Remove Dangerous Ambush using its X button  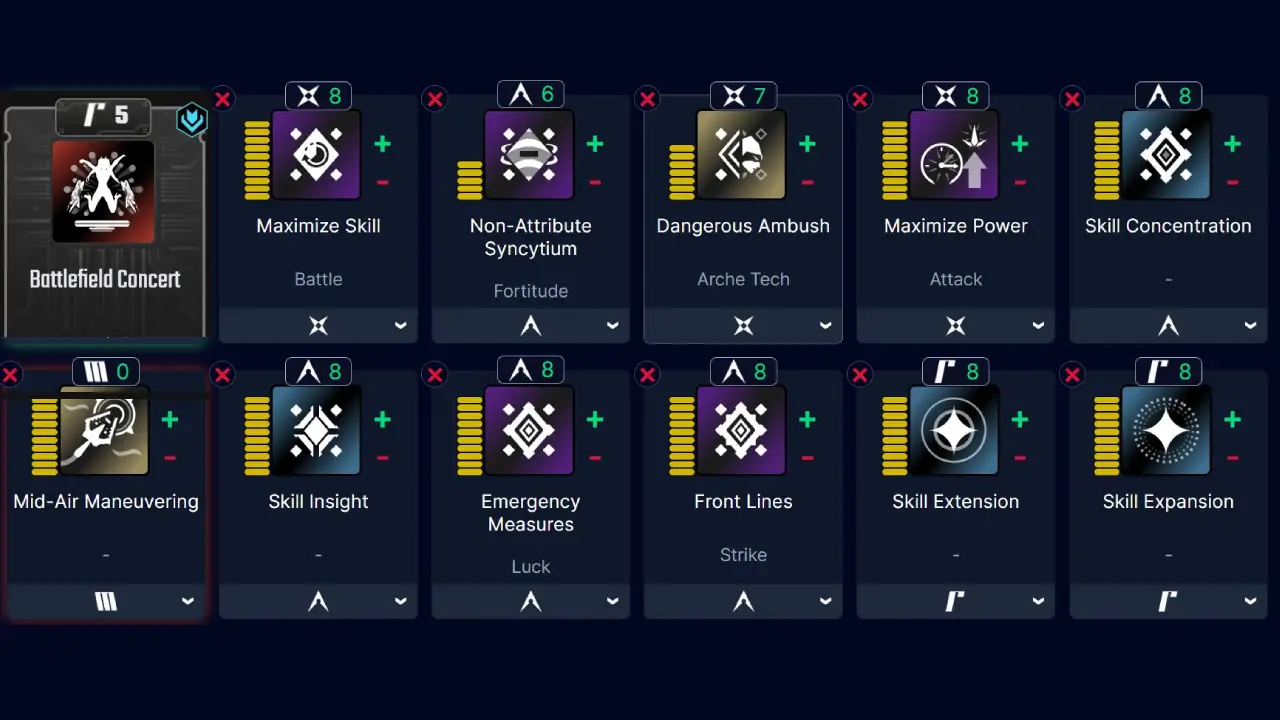click(647, 98)
